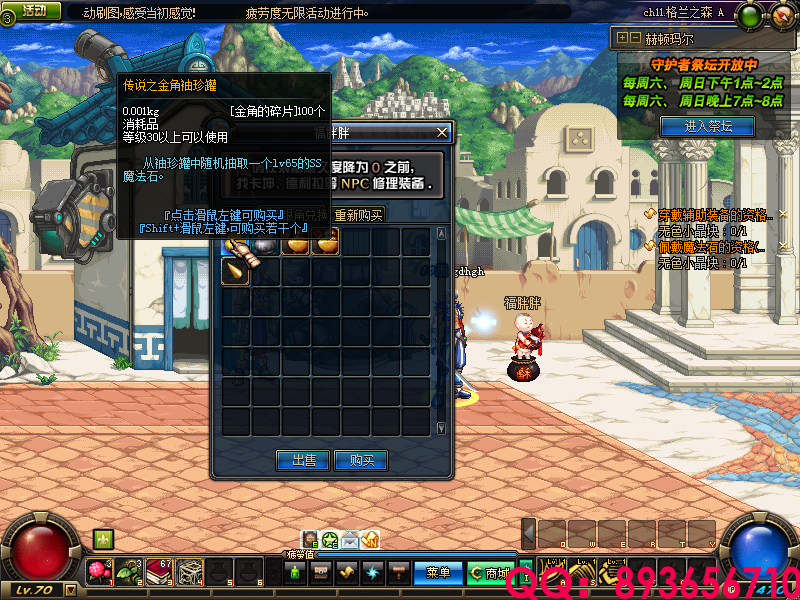
Task: Click the compass map icon
Action: (782, 15)
